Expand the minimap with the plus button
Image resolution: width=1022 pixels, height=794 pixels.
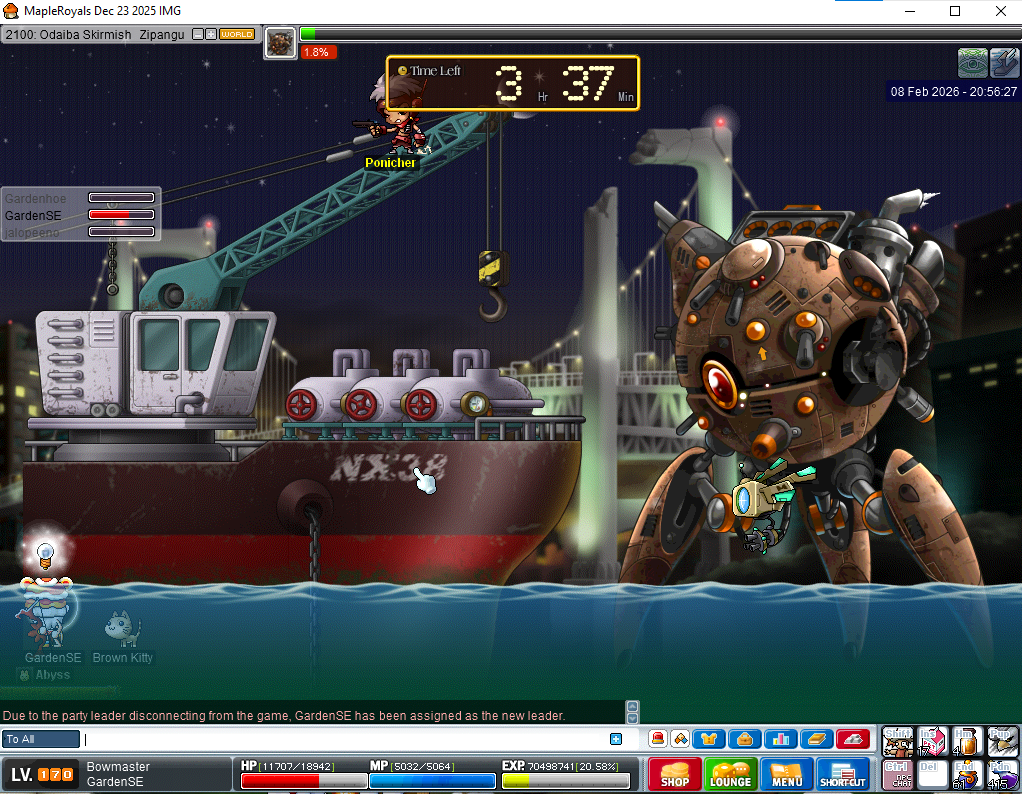coord(211,34)
